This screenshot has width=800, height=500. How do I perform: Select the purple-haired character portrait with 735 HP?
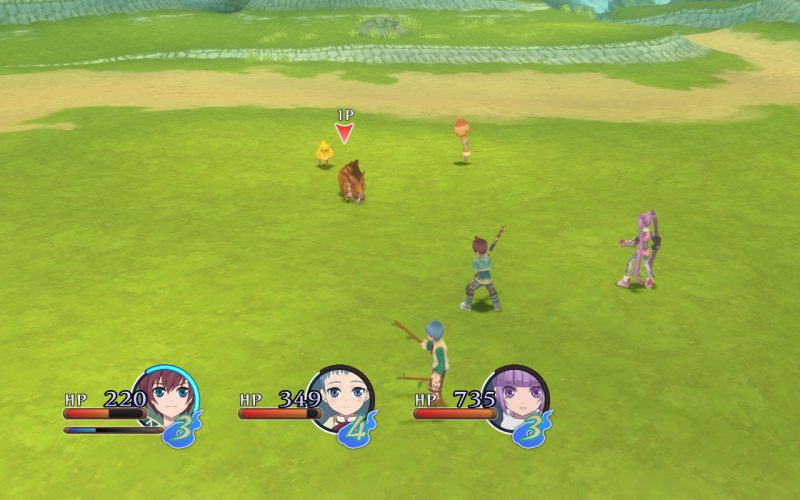[516, 397]
